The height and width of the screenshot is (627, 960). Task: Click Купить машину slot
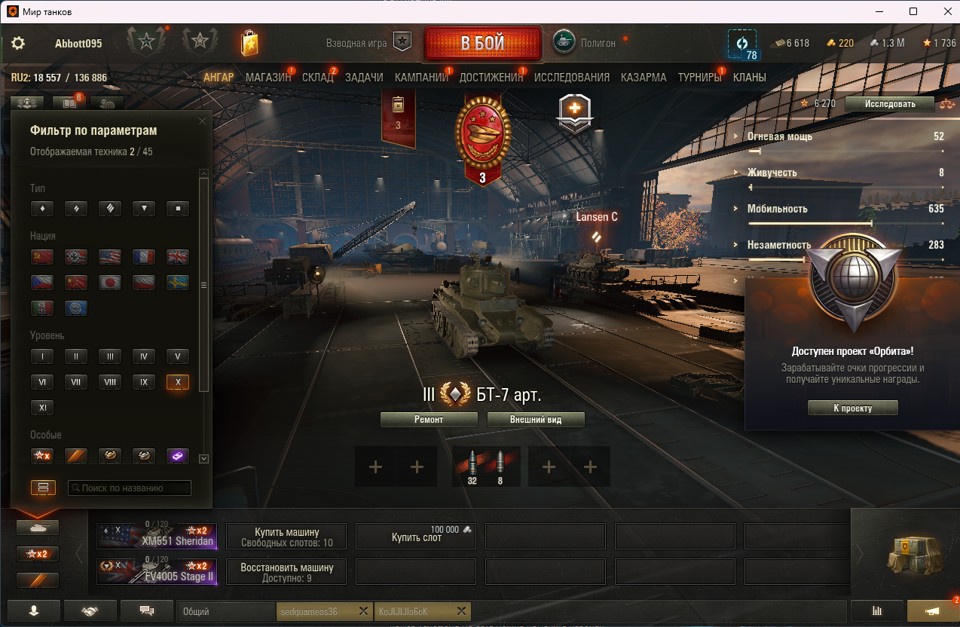[x=286, y=537]
